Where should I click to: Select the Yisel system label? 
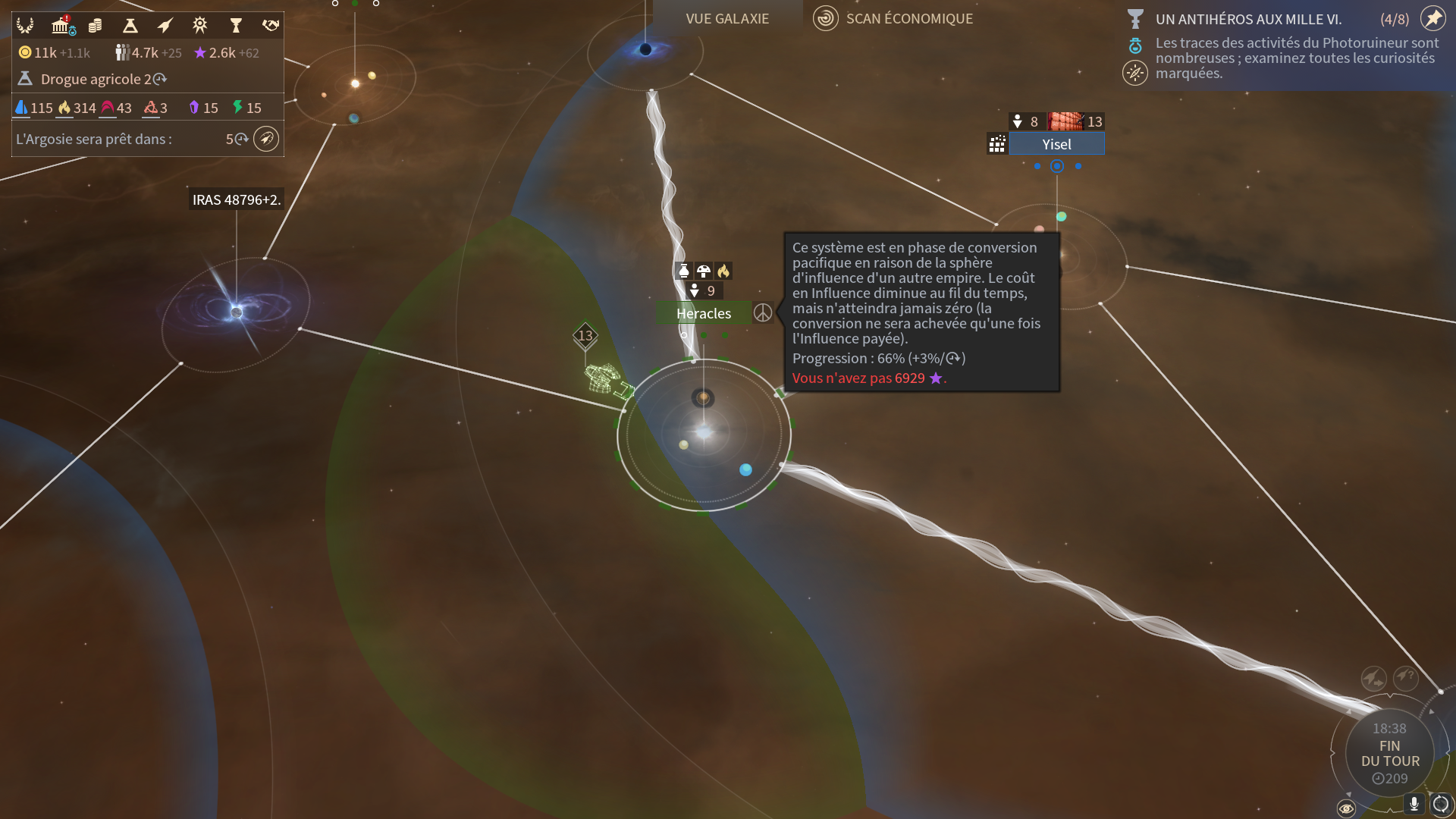tap(1056, 144)
